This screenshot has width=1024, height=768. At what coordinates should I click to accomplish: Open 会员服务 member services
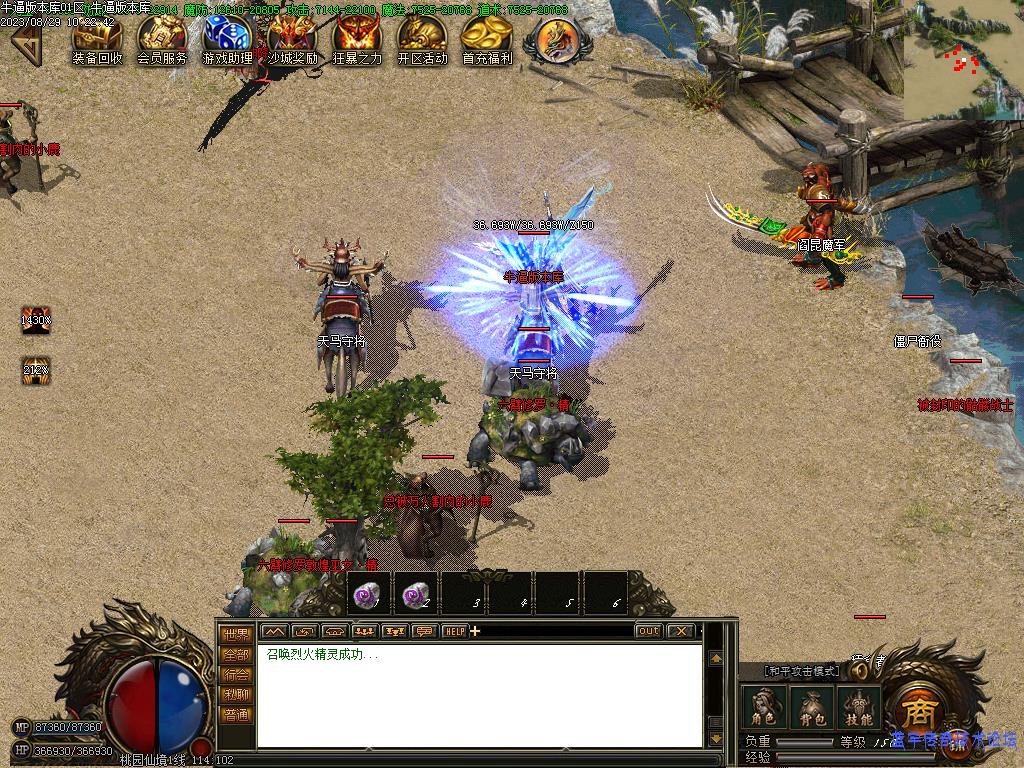point(162,37)
